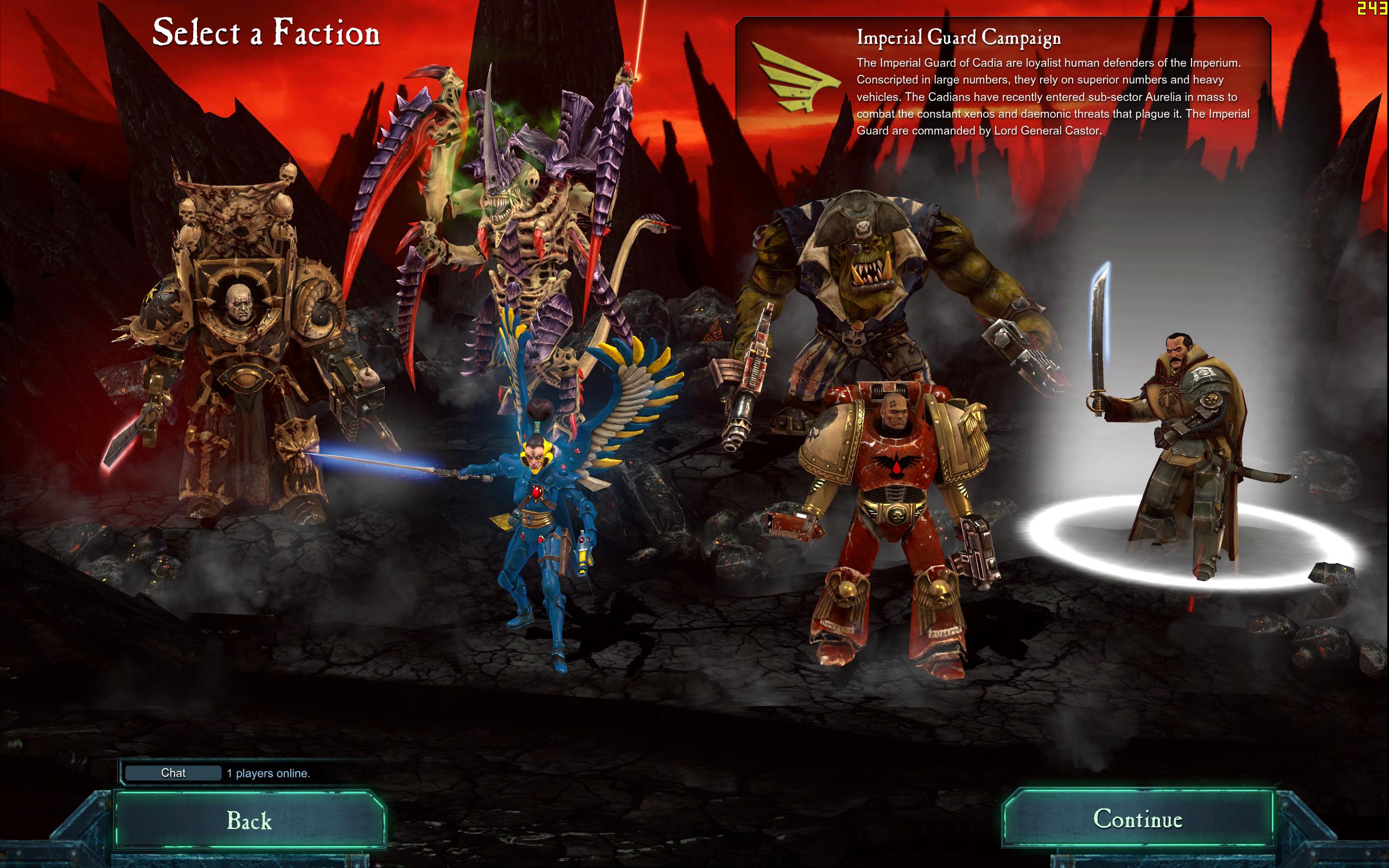Confirm faction with the Continue button
This screenshot has width=1389, height=868.
tap(1137, 819)
